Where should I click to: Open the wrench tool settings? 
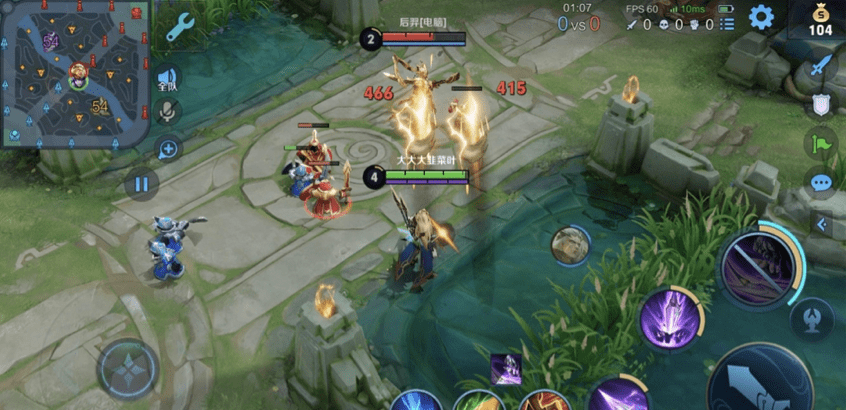[x=180, y=27]
